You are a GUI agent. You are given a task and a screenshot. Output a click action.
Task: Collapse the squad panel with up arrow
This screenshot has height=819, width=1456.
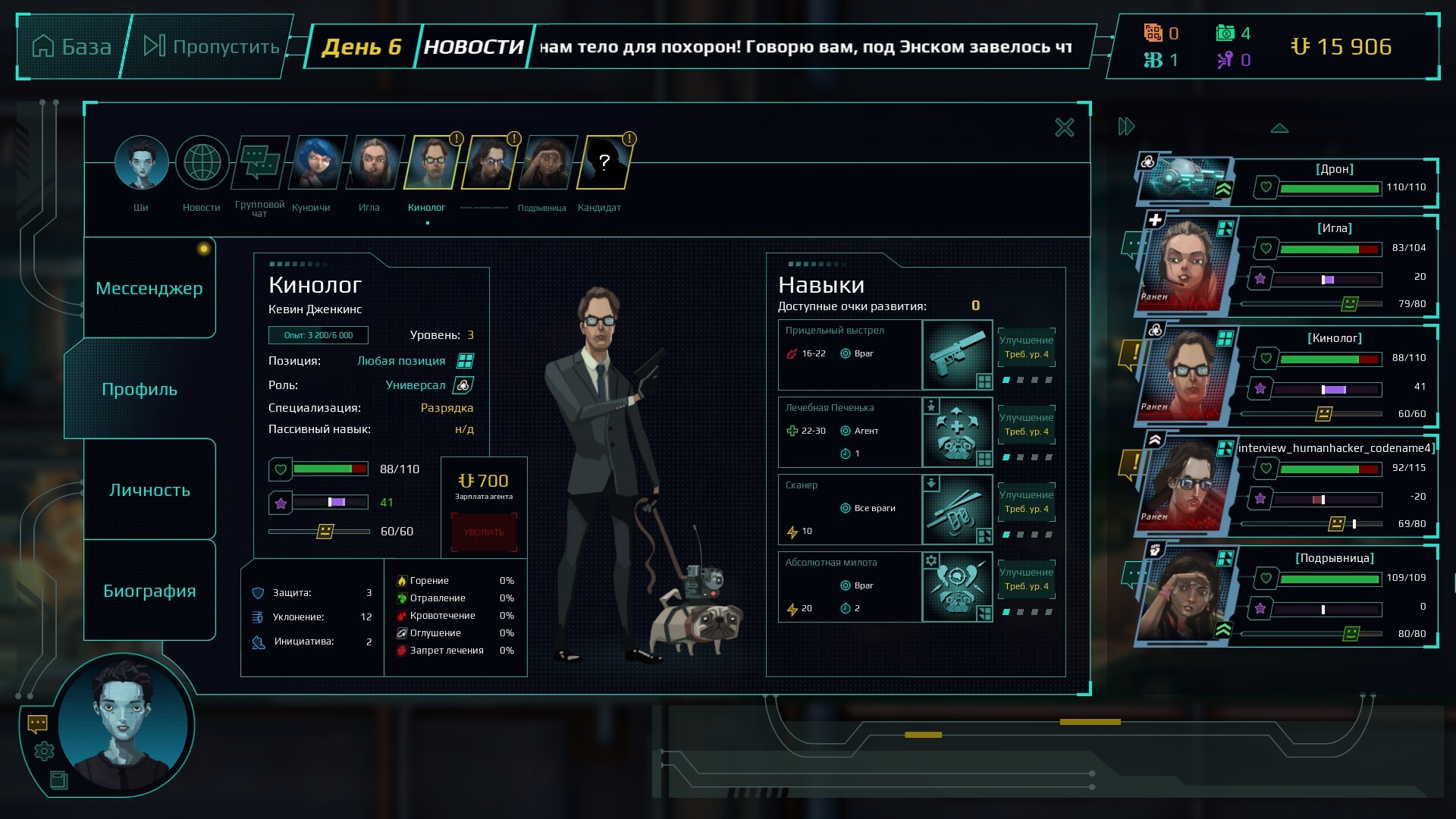coord(1279,128)
